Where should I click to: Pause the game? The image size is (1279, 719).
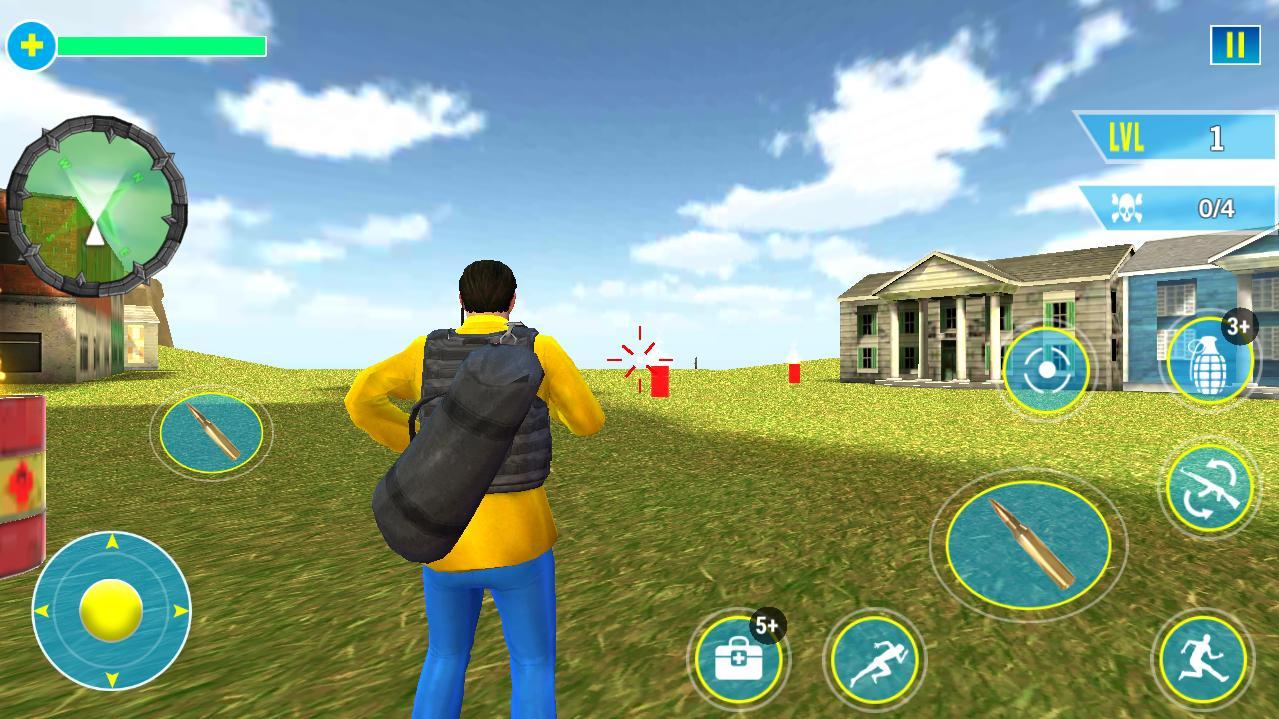1235,45
